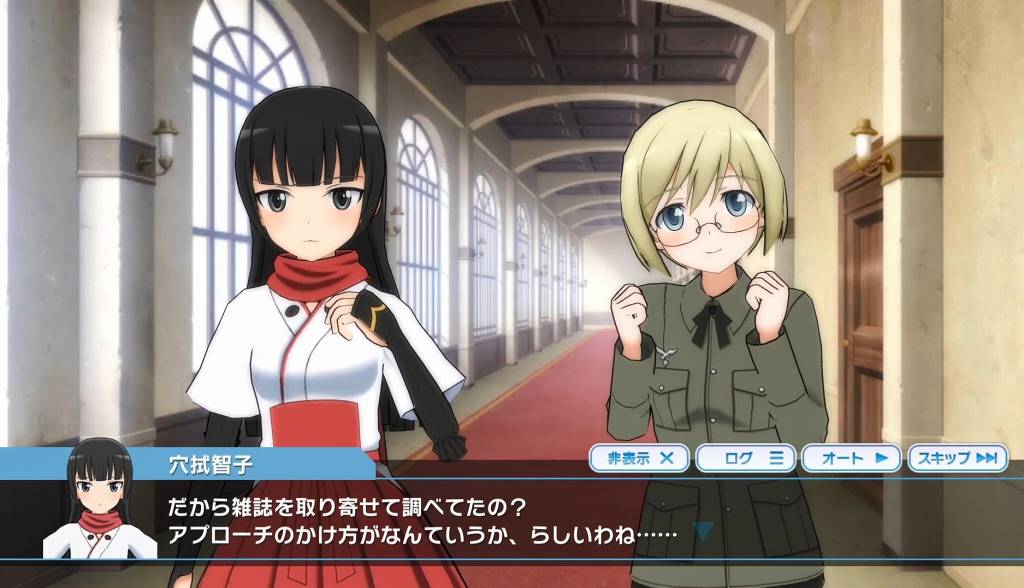Skip the scene with スキップ
Screen dimensions: 1024x588
click(x=958, y=458)
